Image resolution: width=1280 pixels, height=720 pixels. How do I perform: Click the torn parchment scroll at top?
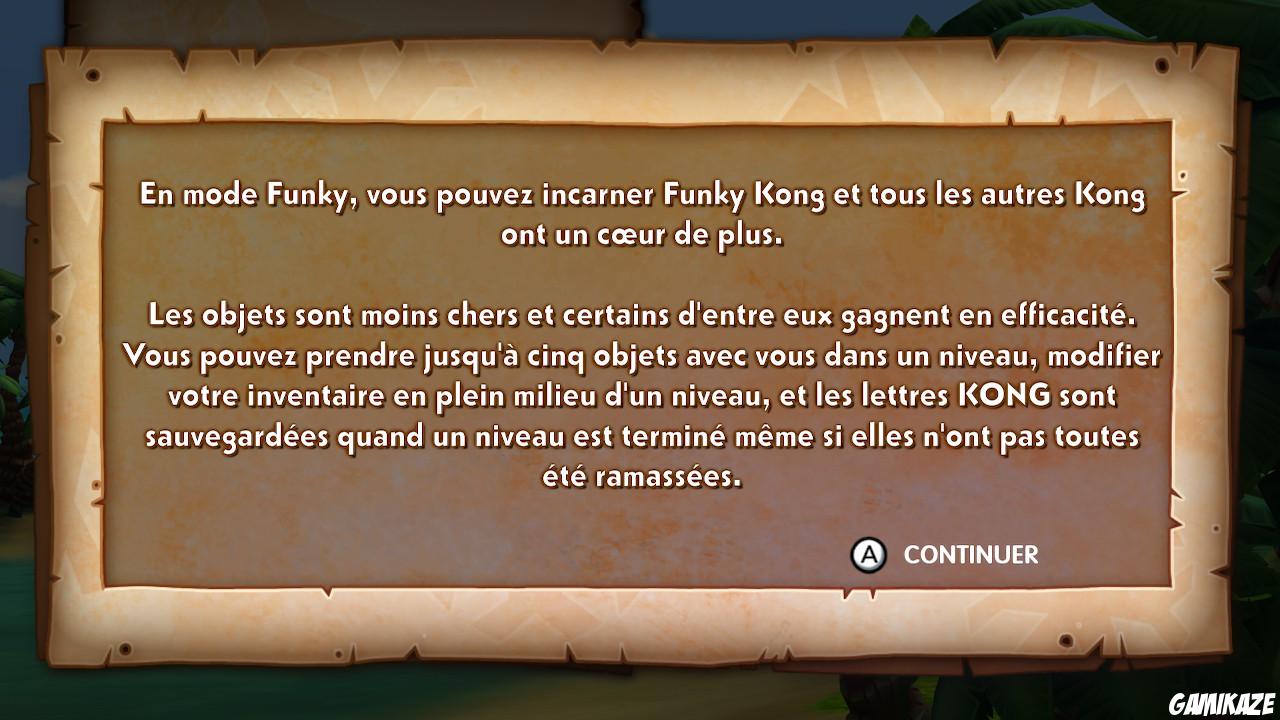[x=350, y=15]
